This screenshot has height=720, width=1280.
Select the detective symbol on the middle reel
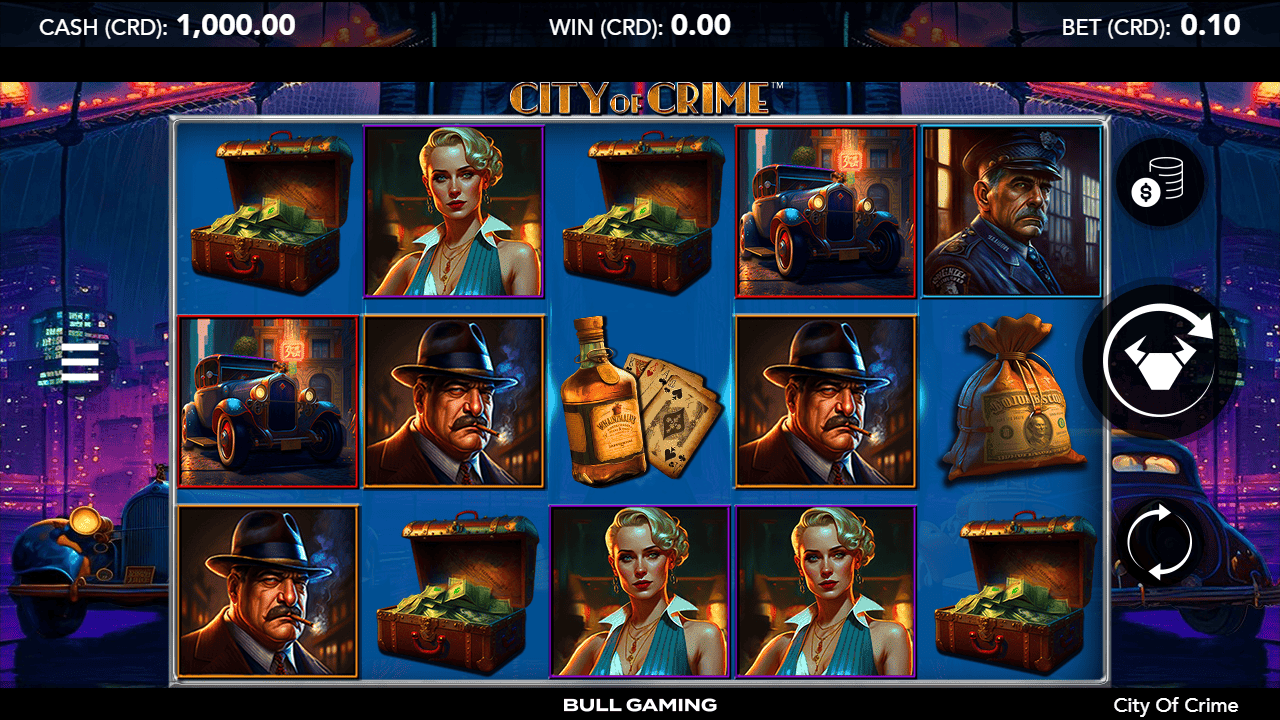click(455, 402)
